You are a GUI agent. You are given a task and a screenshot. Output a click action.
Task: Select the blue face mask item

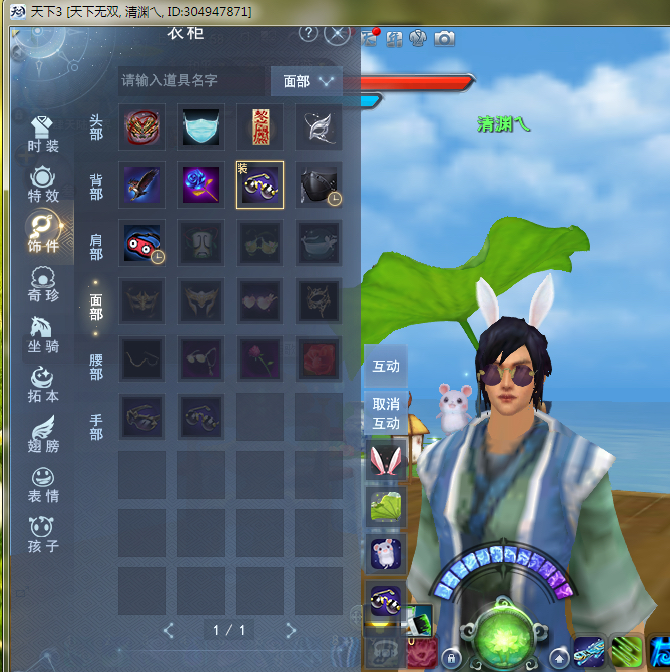(201, 127)
